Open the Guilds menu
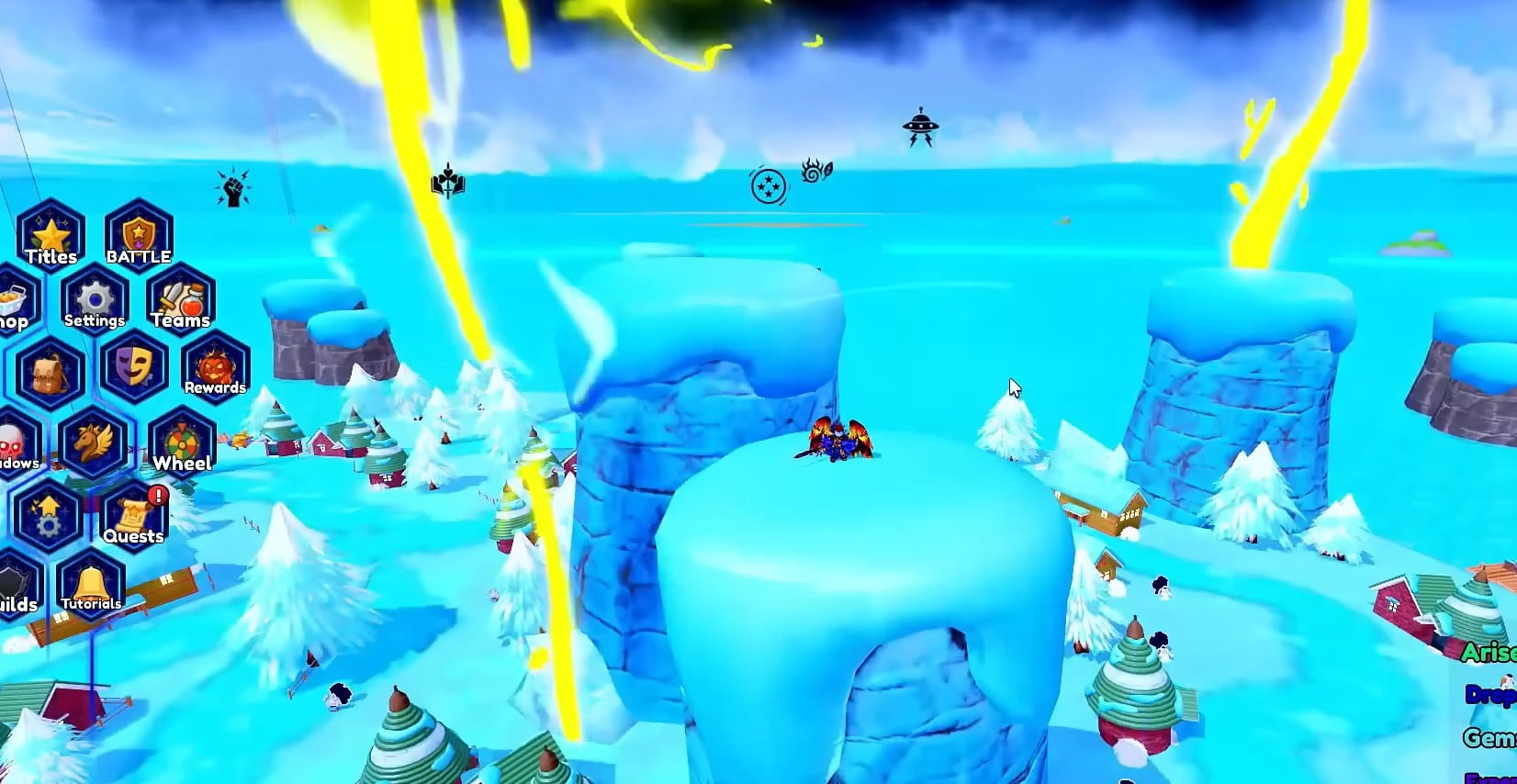Viewport: 1517px width, 784px height. [x=17, y=586]
